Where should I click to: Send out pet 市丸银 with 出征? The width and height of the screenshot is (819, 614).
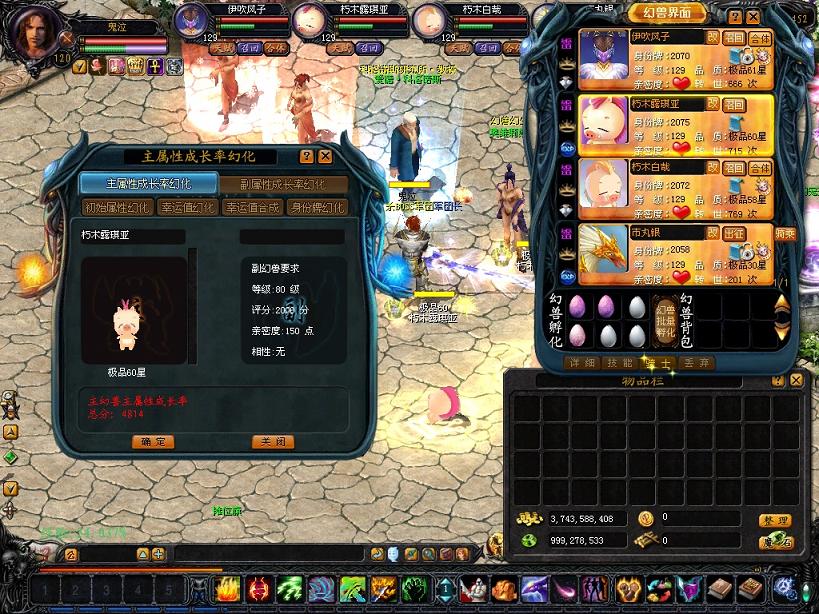[x=735, y=233]
